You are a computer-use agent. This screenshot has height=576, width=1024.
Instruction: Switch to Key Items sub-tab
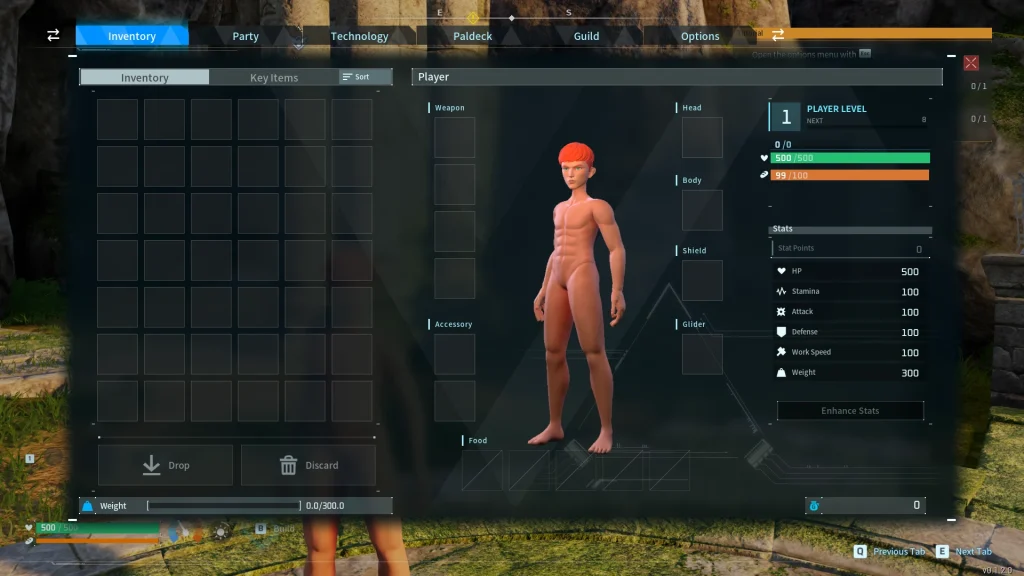[x=273, y=77]
